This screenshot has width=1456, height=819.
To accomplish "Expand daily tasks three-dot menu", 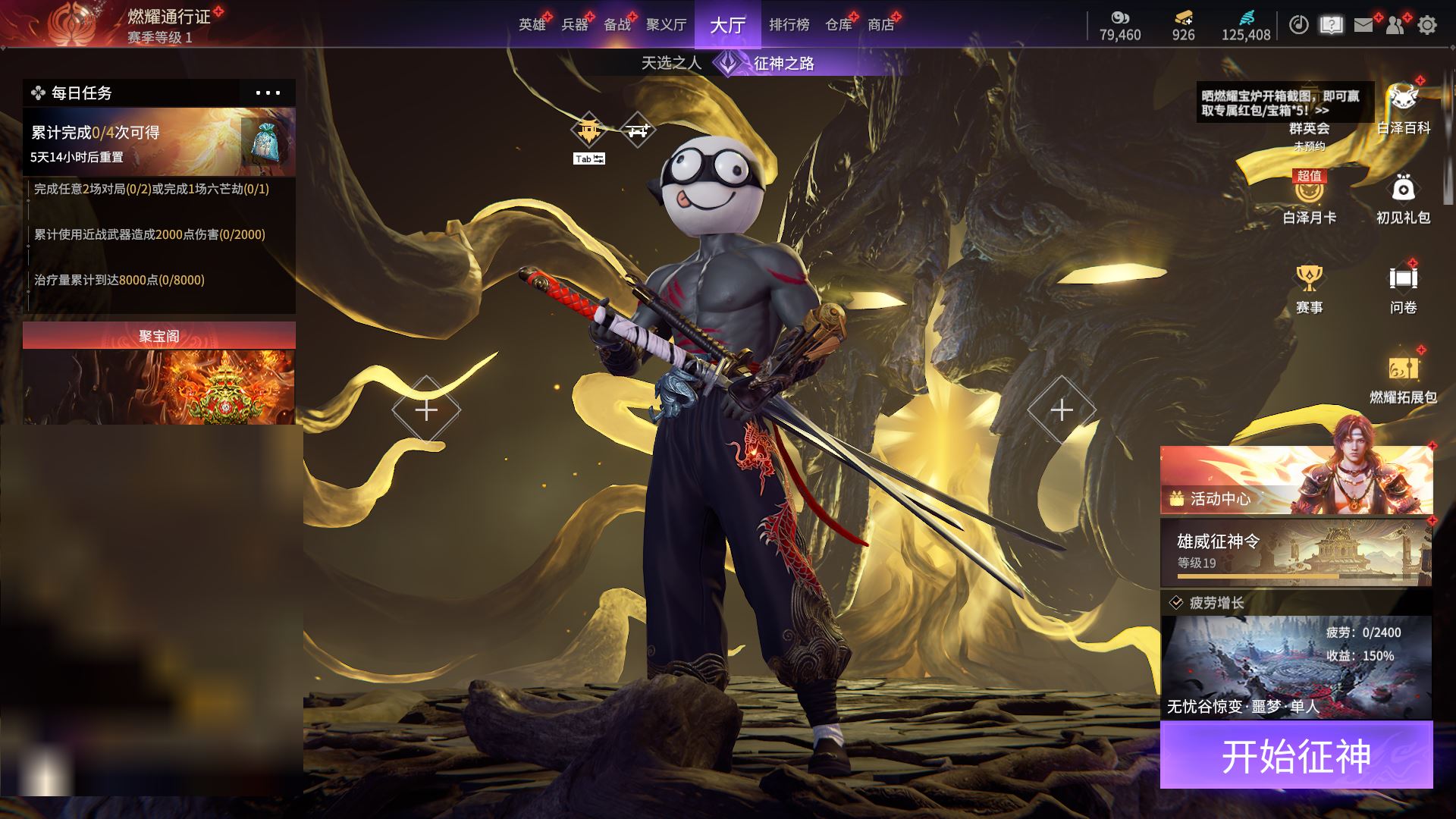I will point(268,93).
